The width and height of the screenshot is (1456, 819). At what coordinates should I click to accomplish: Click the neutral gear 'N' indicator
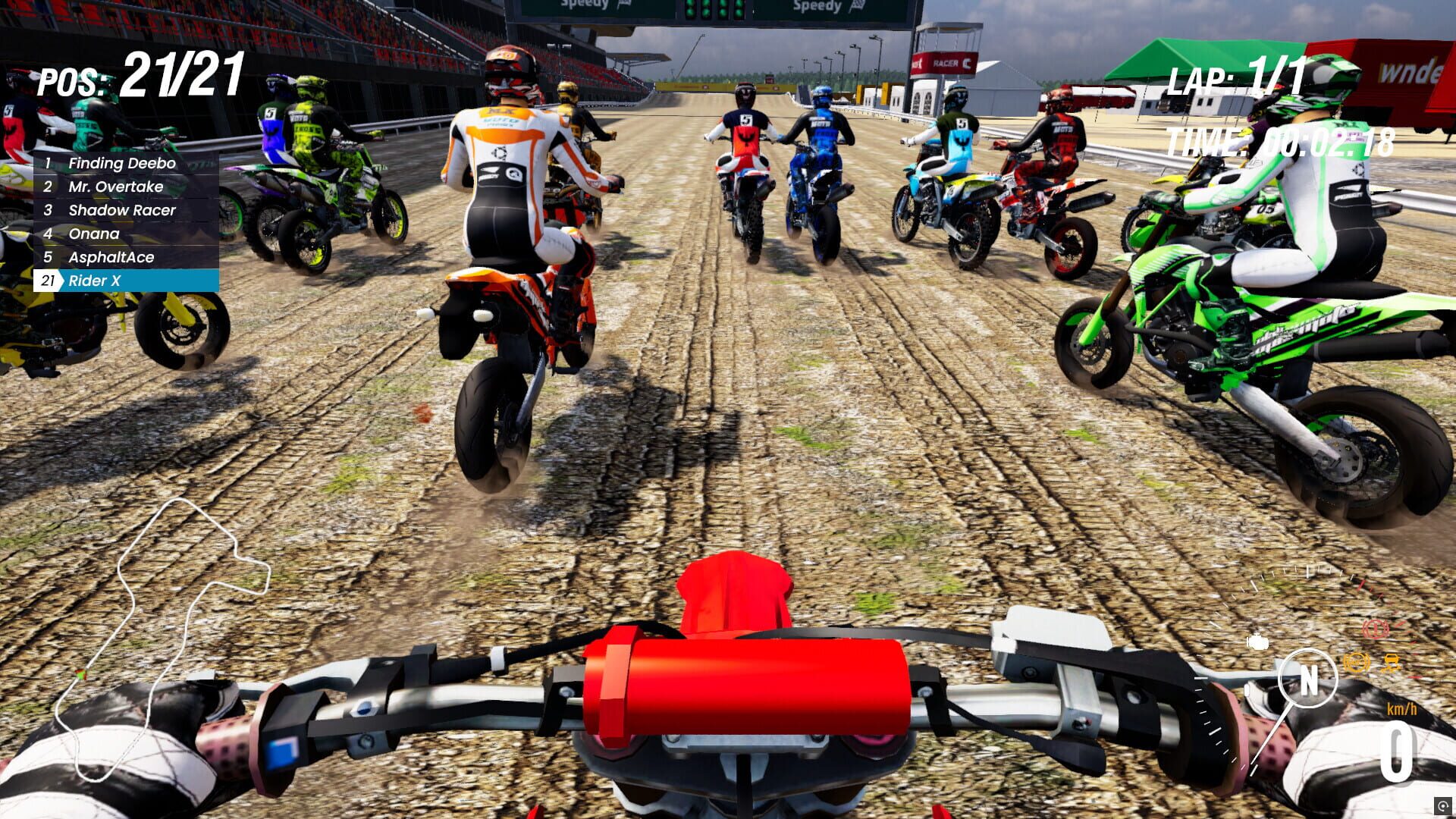pyautogui.click(x=1310, y=679)
